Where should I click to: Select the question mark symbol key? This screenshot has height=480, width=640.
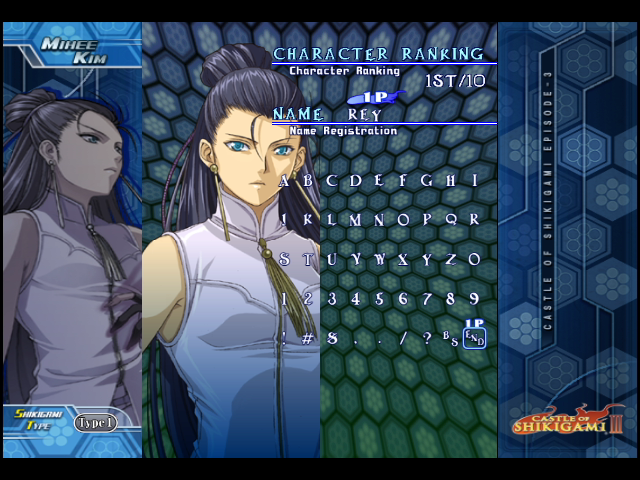(428, 338)
